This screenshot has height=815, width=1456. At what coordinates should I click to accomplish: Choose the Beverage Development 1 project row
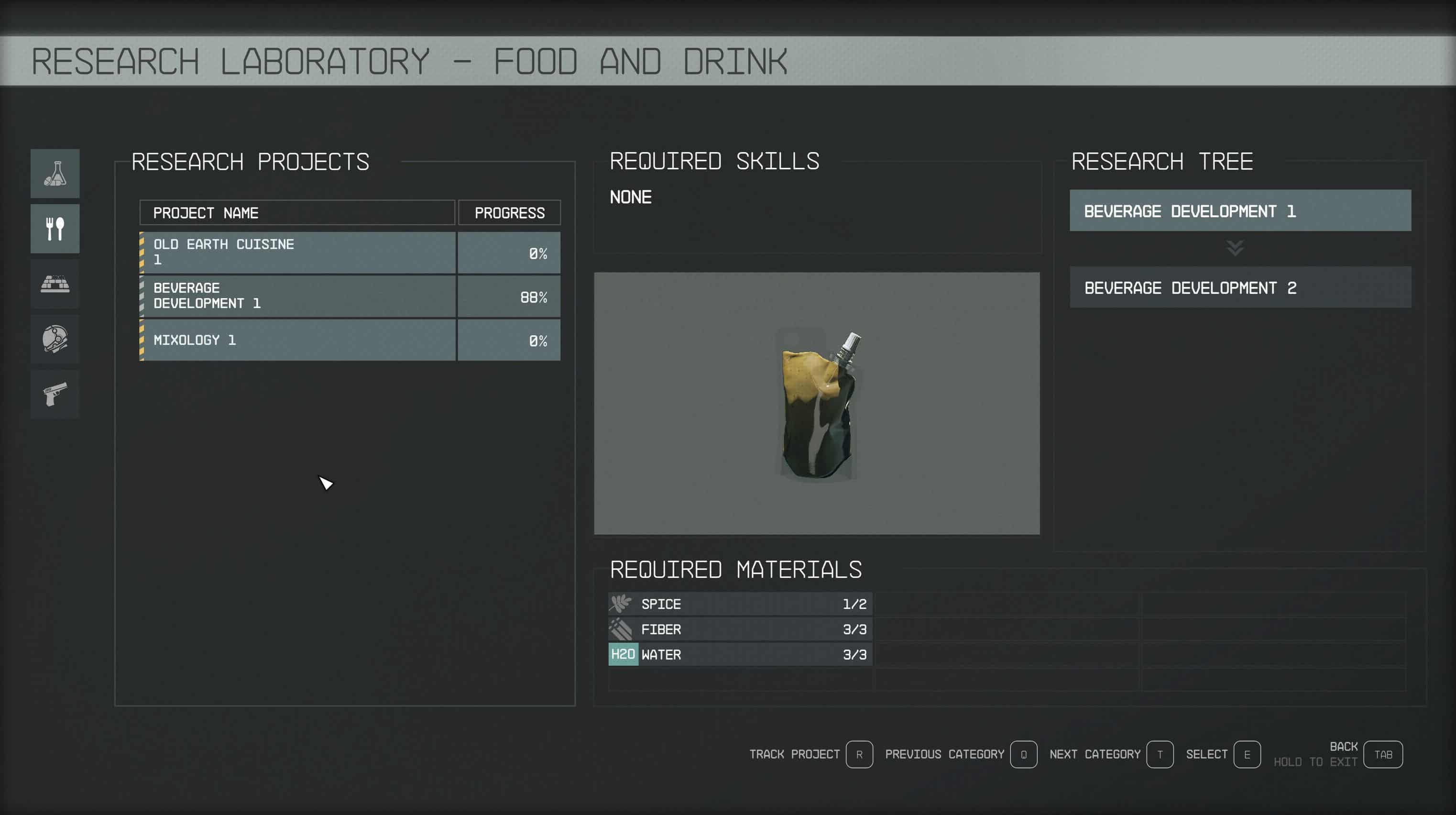click(297, 296)
